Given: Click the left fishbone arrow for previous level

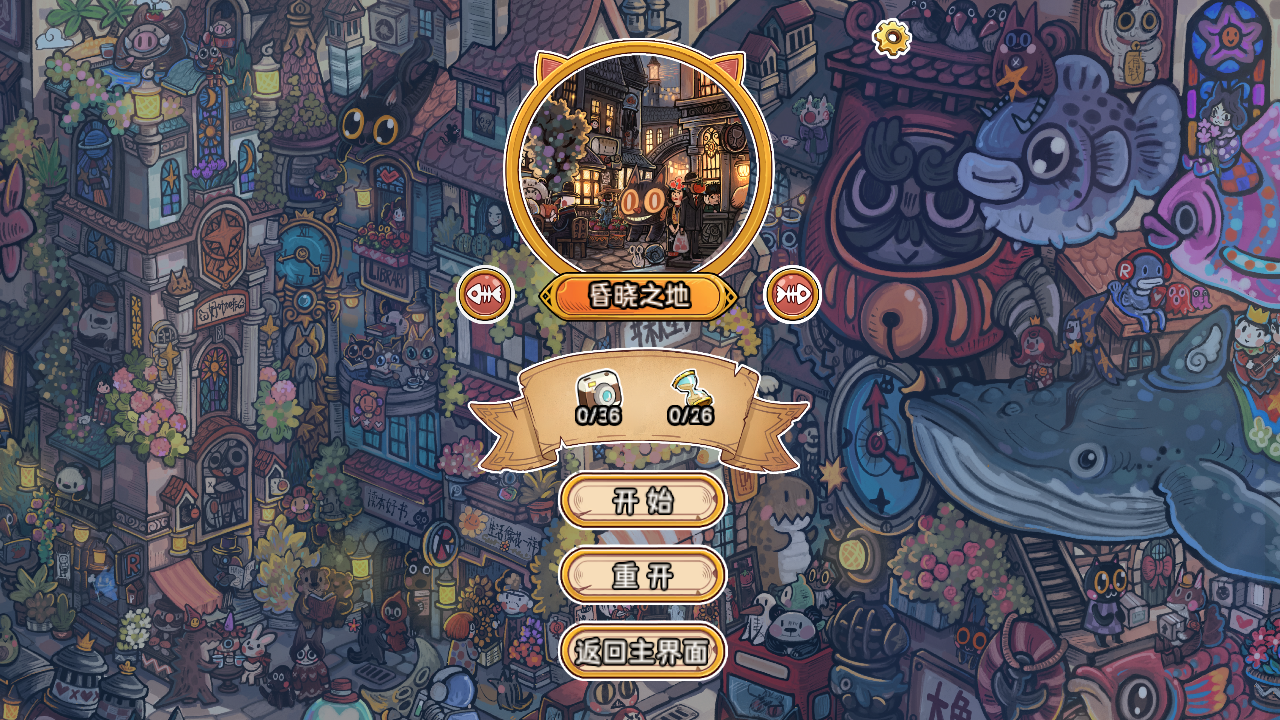Looking at the screenshot, I should point(484,296).
